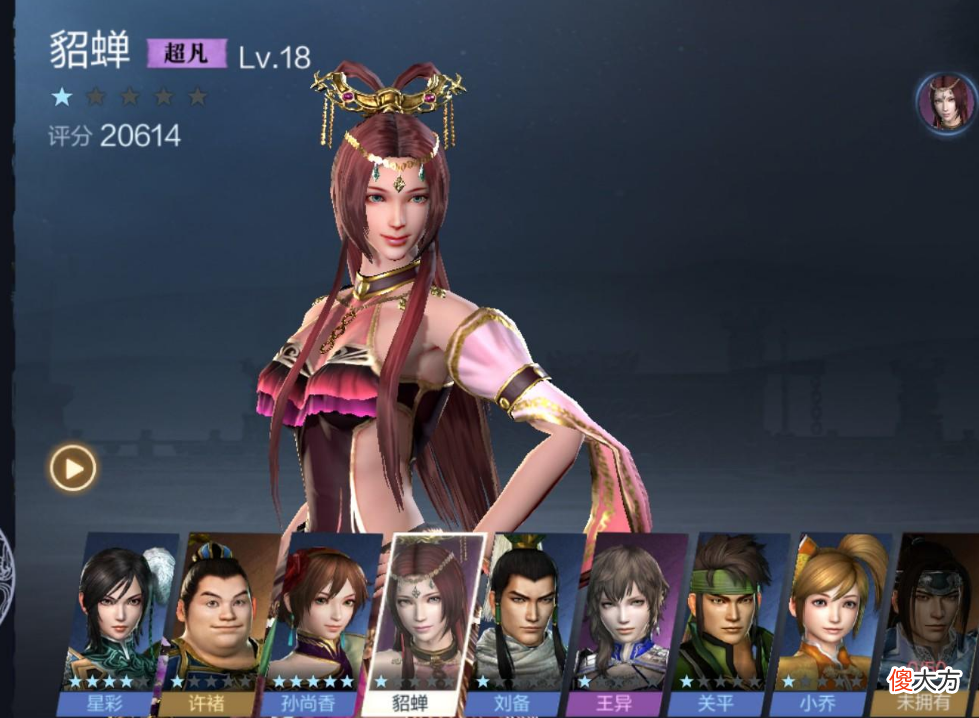This screenshot has height=718, width=979.
Task: Choose the 许褚 character portrait
Action: coord(214,620)
